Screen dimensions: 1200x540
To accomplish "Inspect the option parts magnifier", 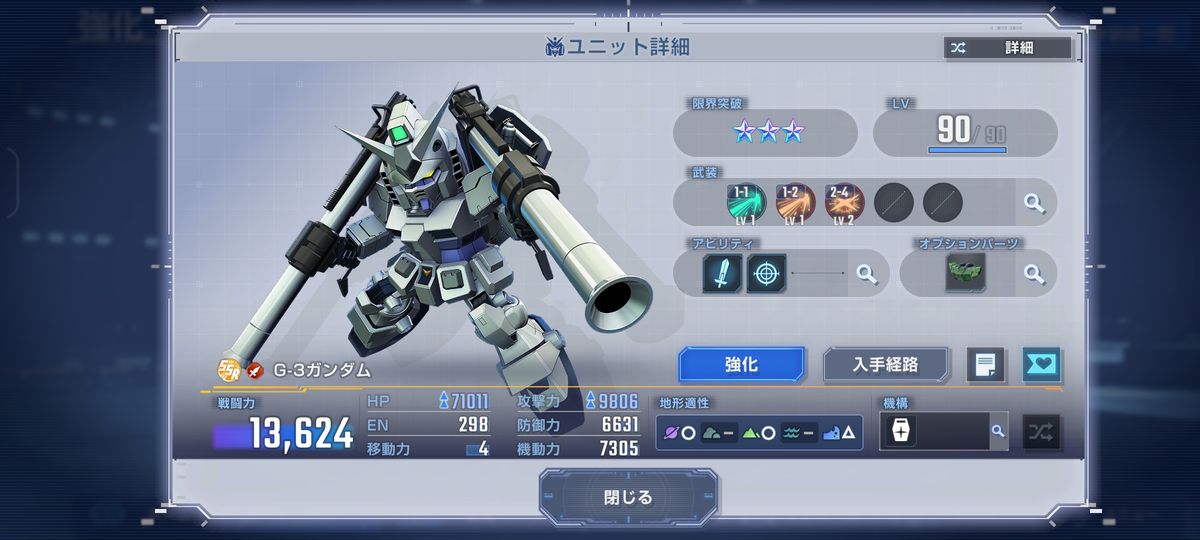I will [x=1034, y=273].
